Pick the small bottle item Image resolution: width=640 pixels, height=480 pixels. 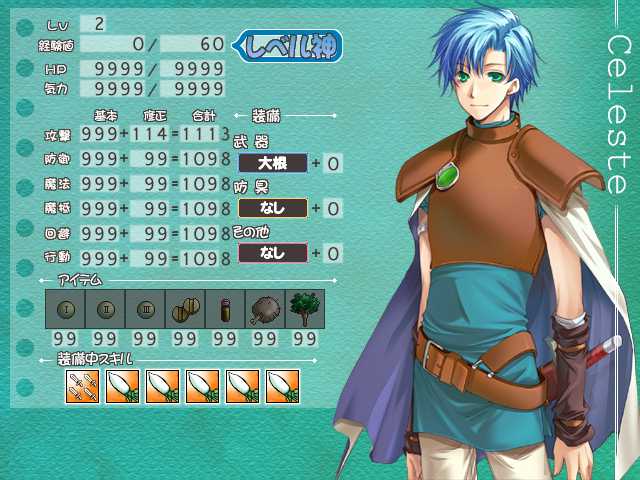pyautogui.click(x=225, y=307)
